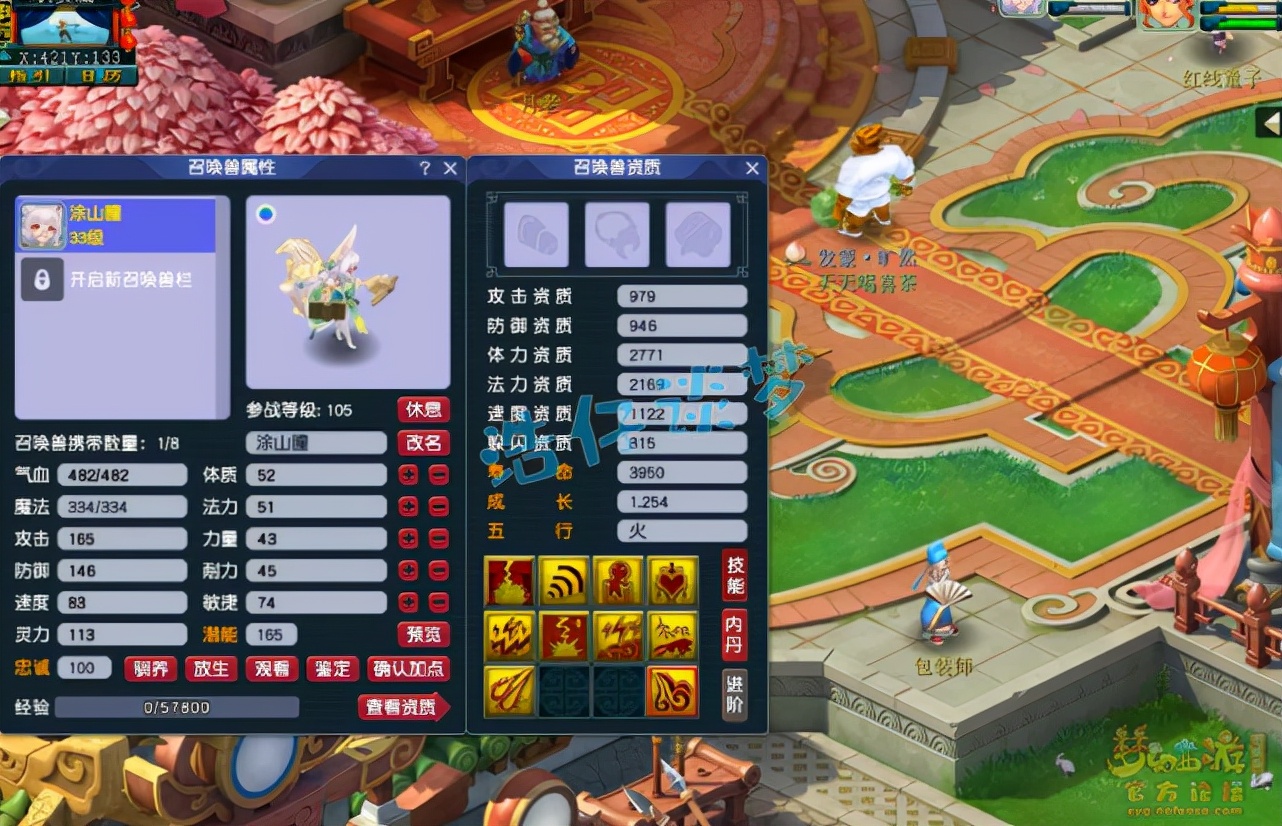Image resolution: width=1282 pixels, height=826 pixels.
Task: Close the 召唤兽资质 panel
Action: coord(752,169)
